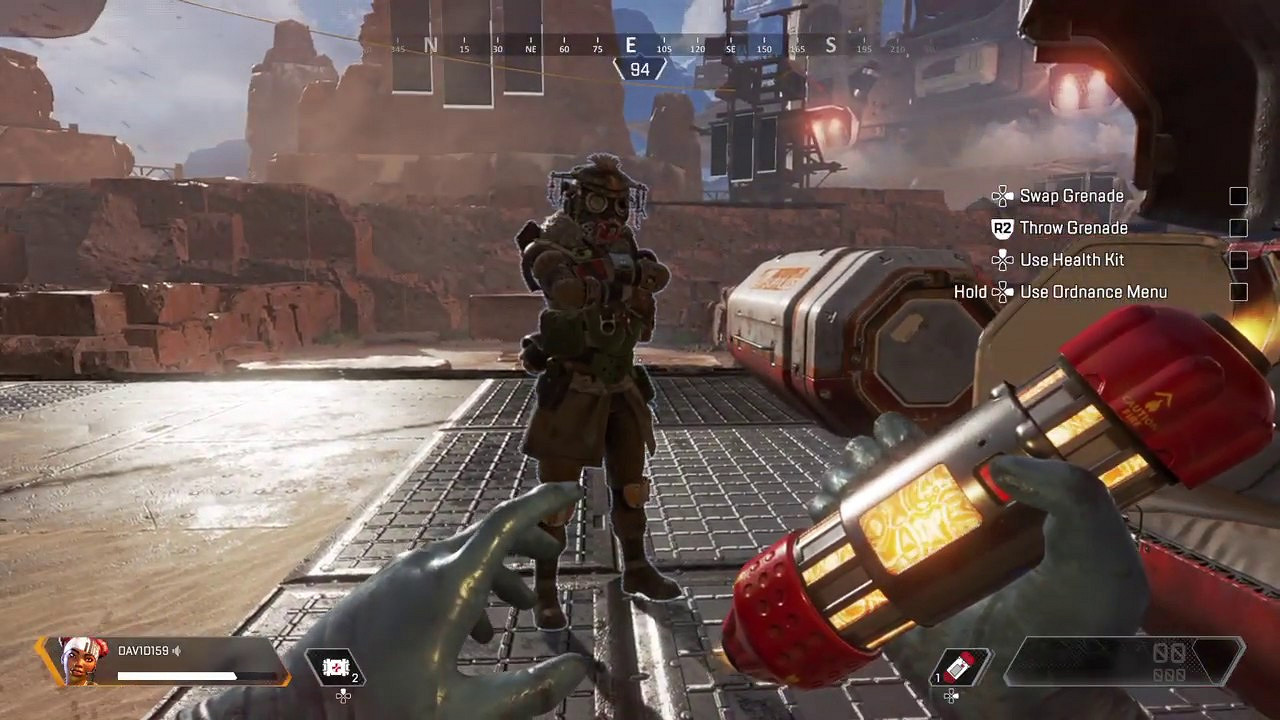Check the box next to Swap Grenade
The width and height of the screenshot is (1280, 720).
pos(1238,195)
